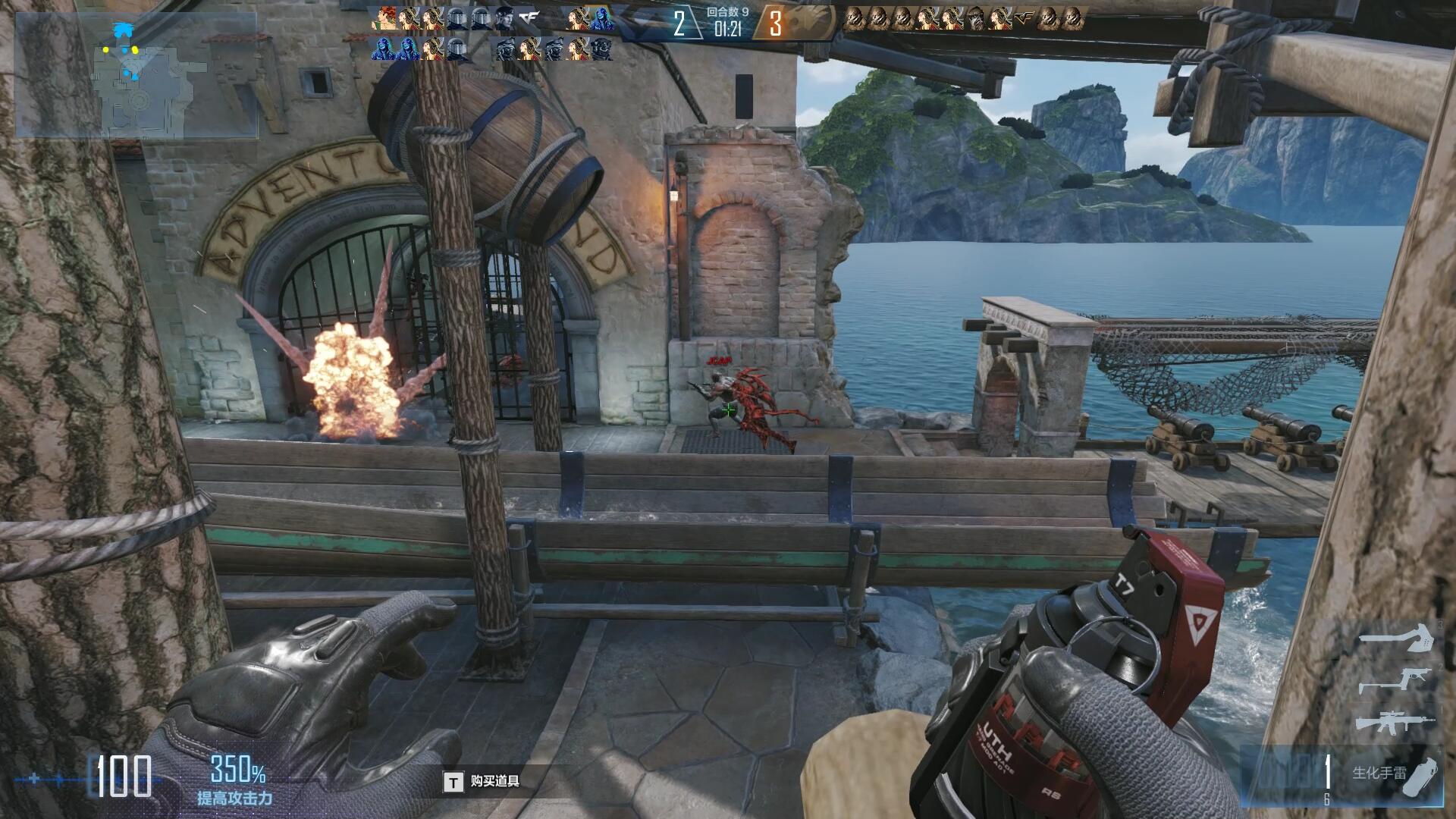Click the minimap in the corner
This screenshot has height=819, width=1456.
point(136,74)
